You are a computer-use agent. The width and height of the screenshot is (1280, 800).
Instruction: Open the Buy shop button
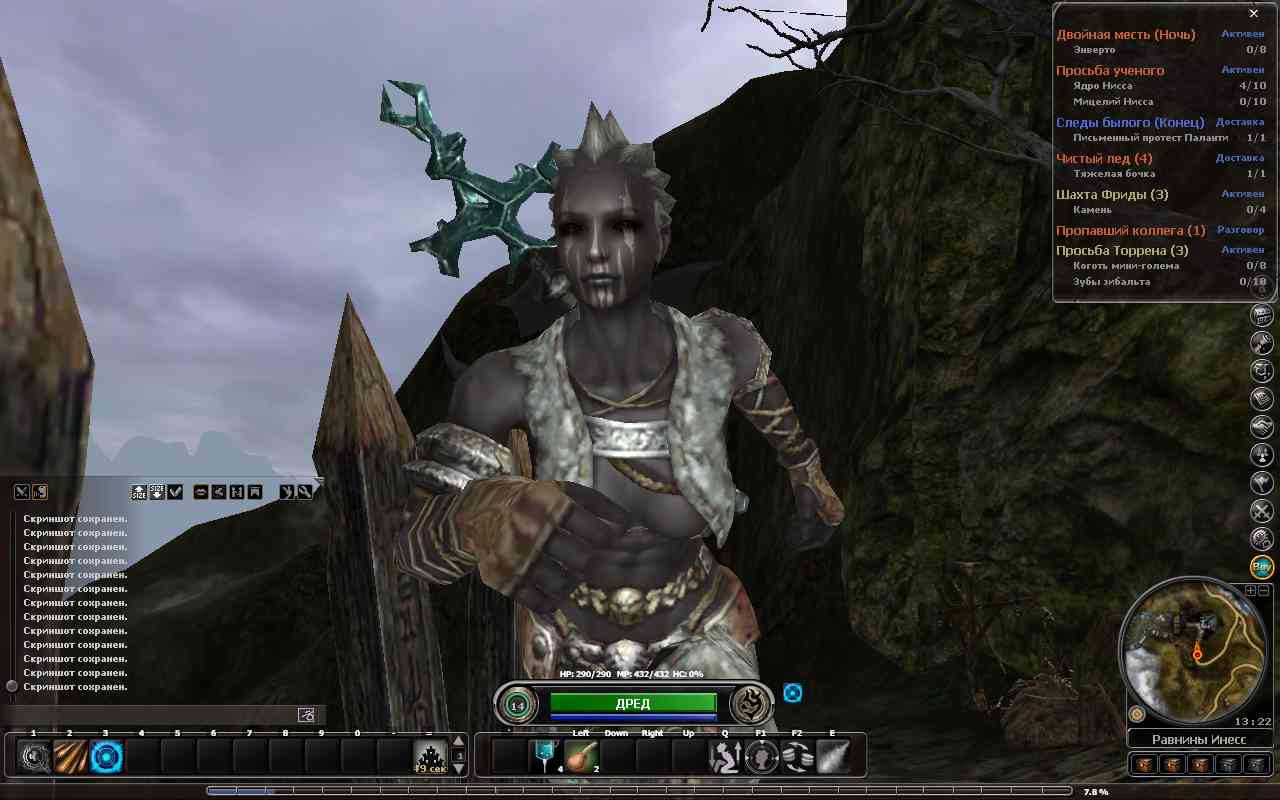[1262, 567]
